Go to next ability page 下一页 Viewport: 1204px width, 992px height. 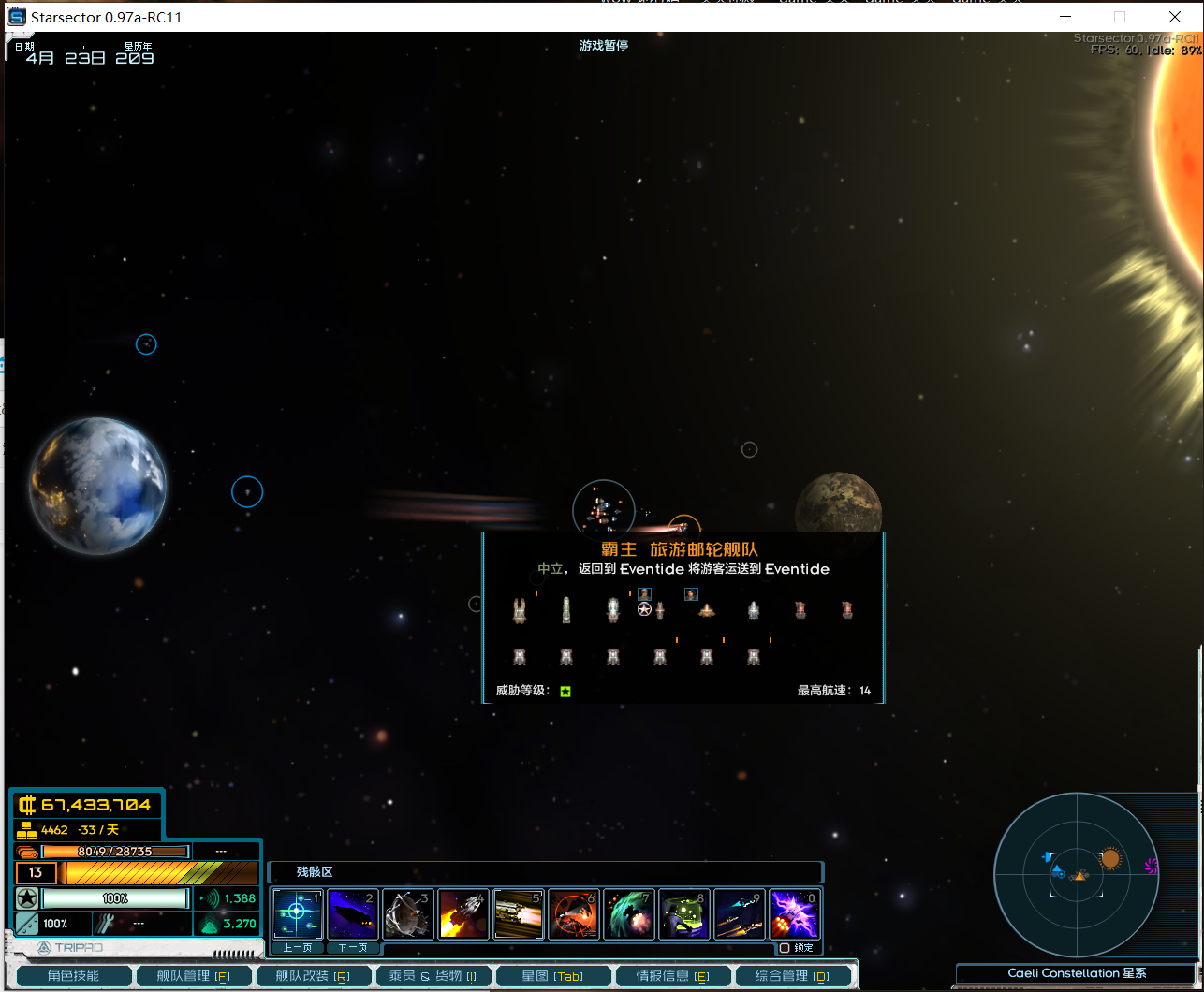(352, 948)
